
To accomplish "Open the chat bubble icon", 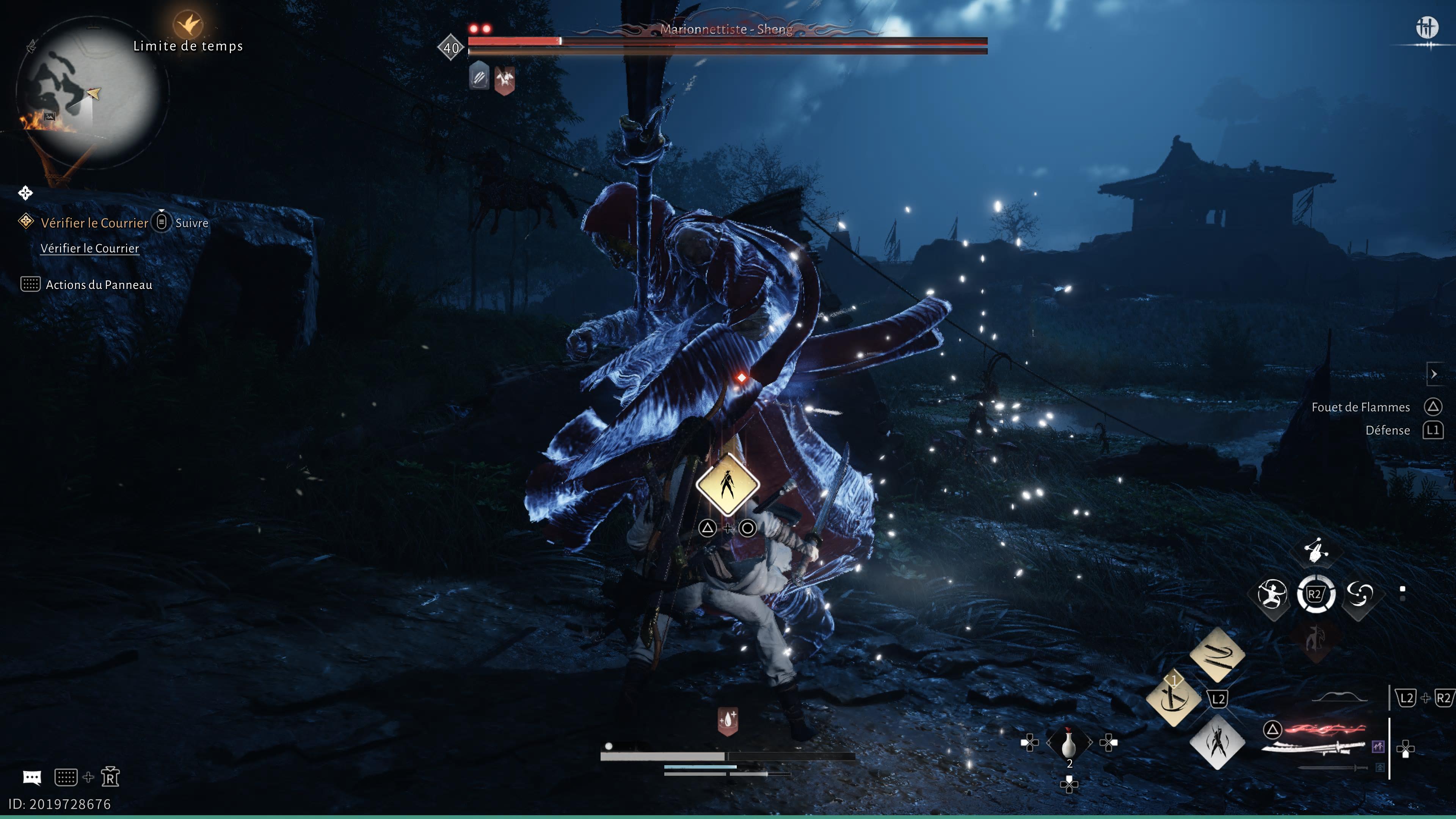I will click(x=31, y=778).
